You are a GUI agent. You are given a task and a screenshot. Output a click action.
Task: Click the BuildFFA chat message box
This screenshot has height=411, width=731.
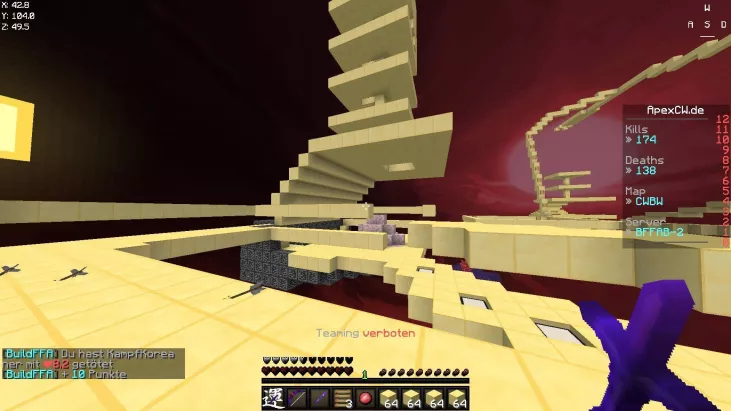click(93, 364)
